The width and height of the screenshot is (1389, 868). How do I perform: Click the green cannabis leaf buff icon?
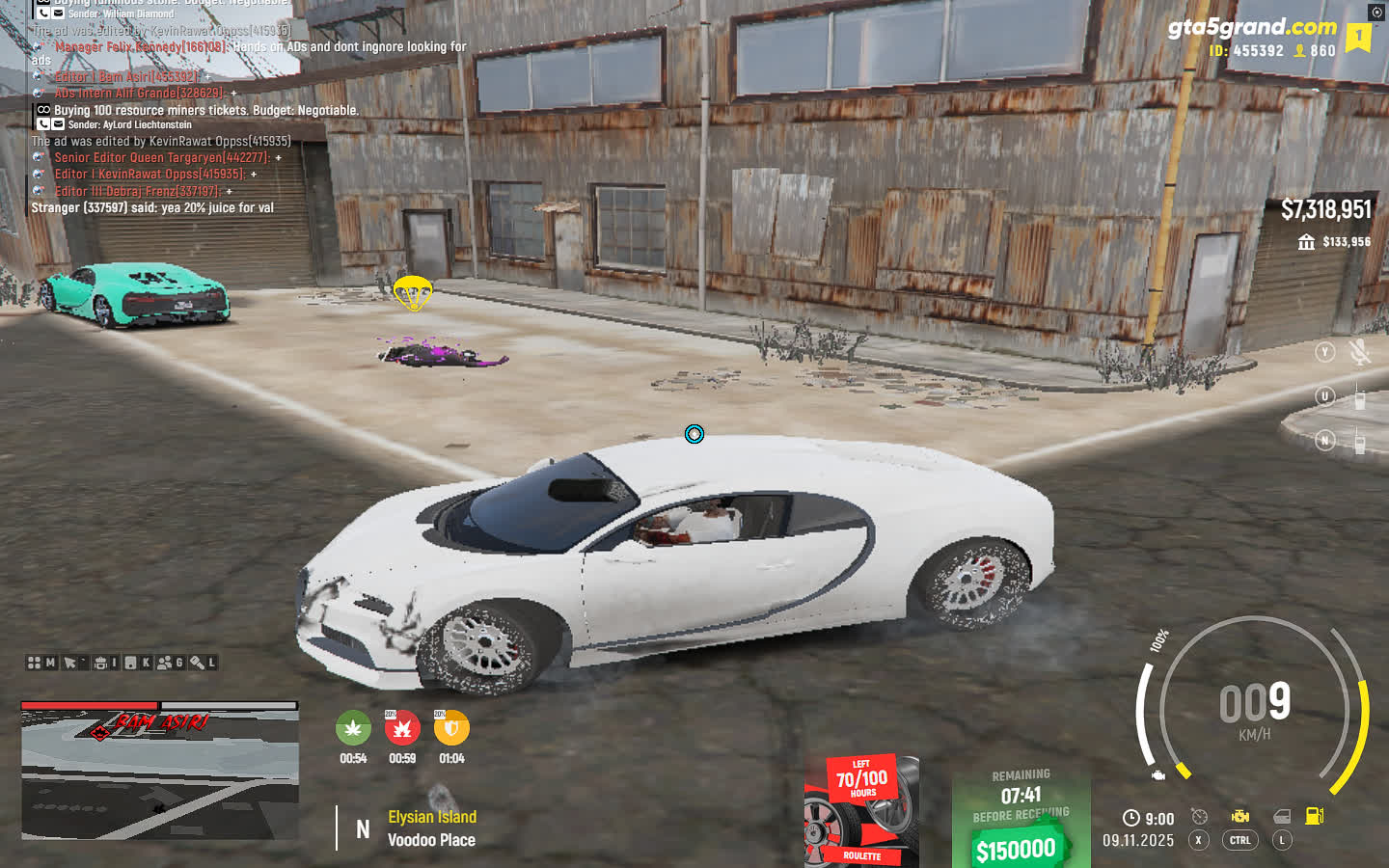353,728
